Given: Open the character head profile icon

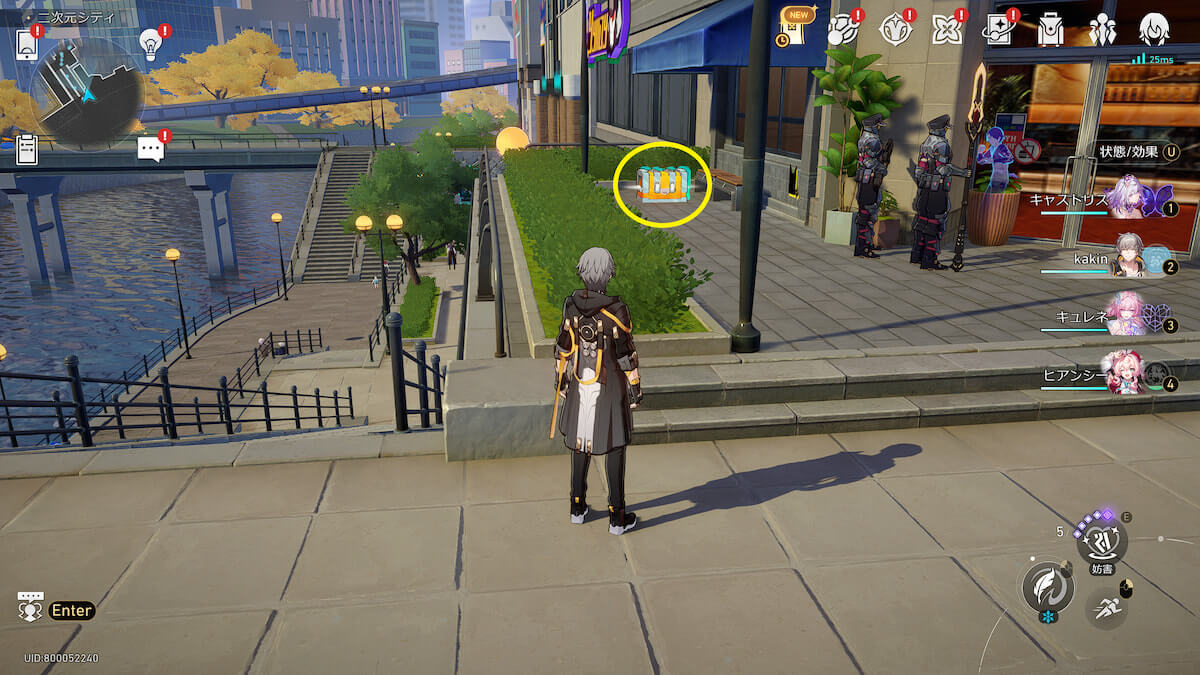Looking at the screenshot, I should coord(1154,30).
